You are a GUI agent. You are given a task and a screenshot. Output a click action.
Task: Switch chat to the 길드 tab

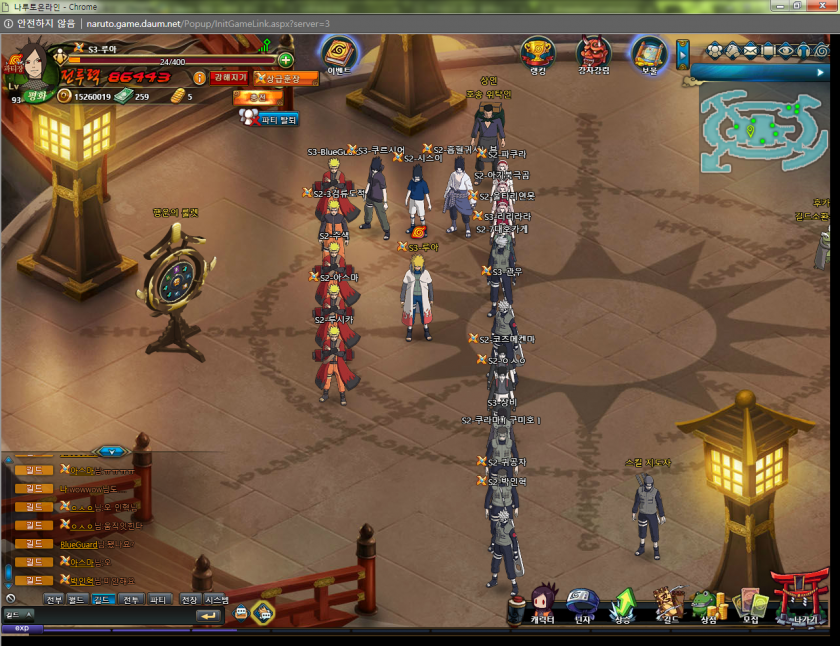pos(103,600)
